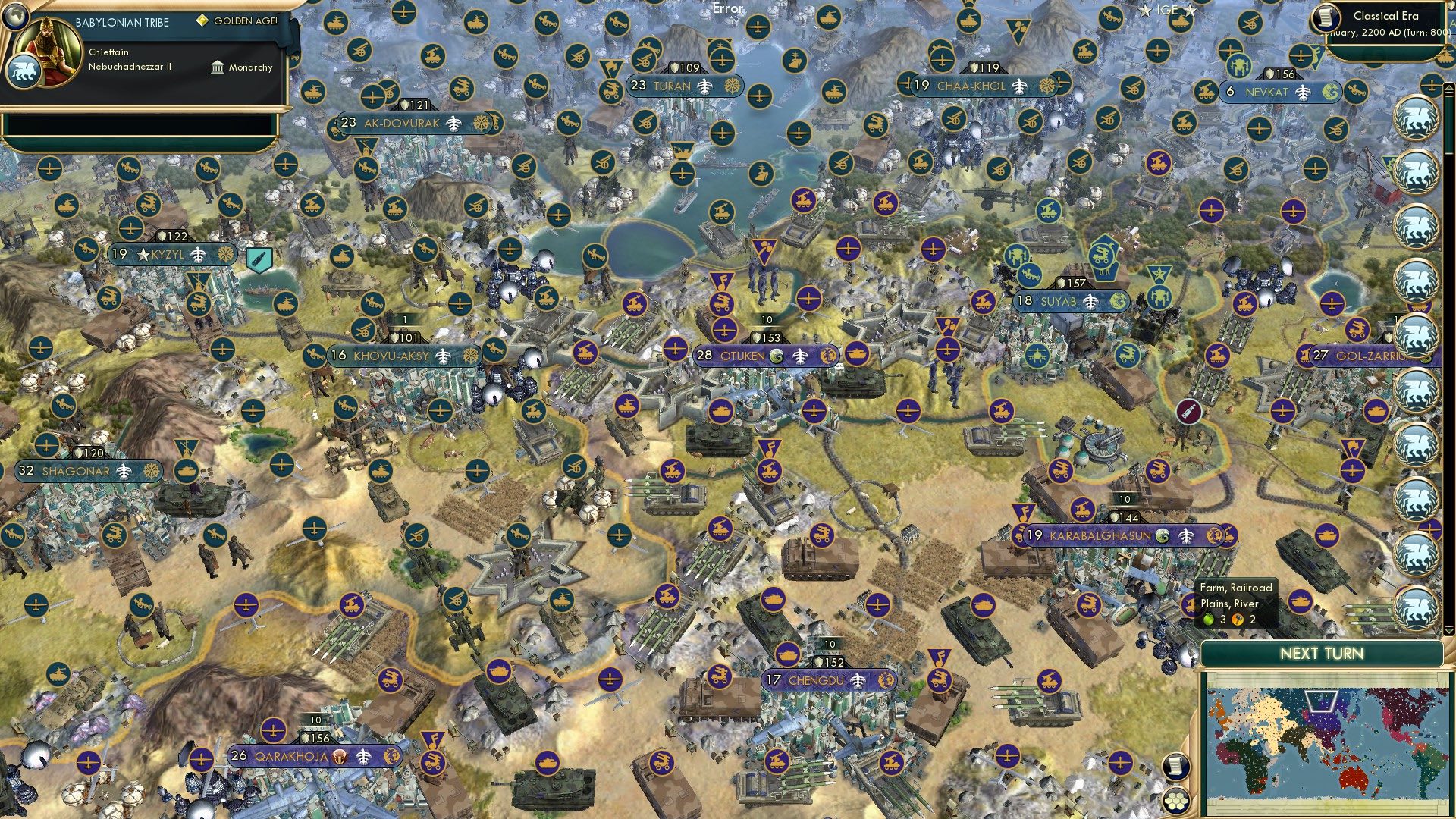Viewport: 1456px width, 819px height.
Task: Select the Babylon winged lion emblem
Action: pyautogui.click(x=25, y=72)
